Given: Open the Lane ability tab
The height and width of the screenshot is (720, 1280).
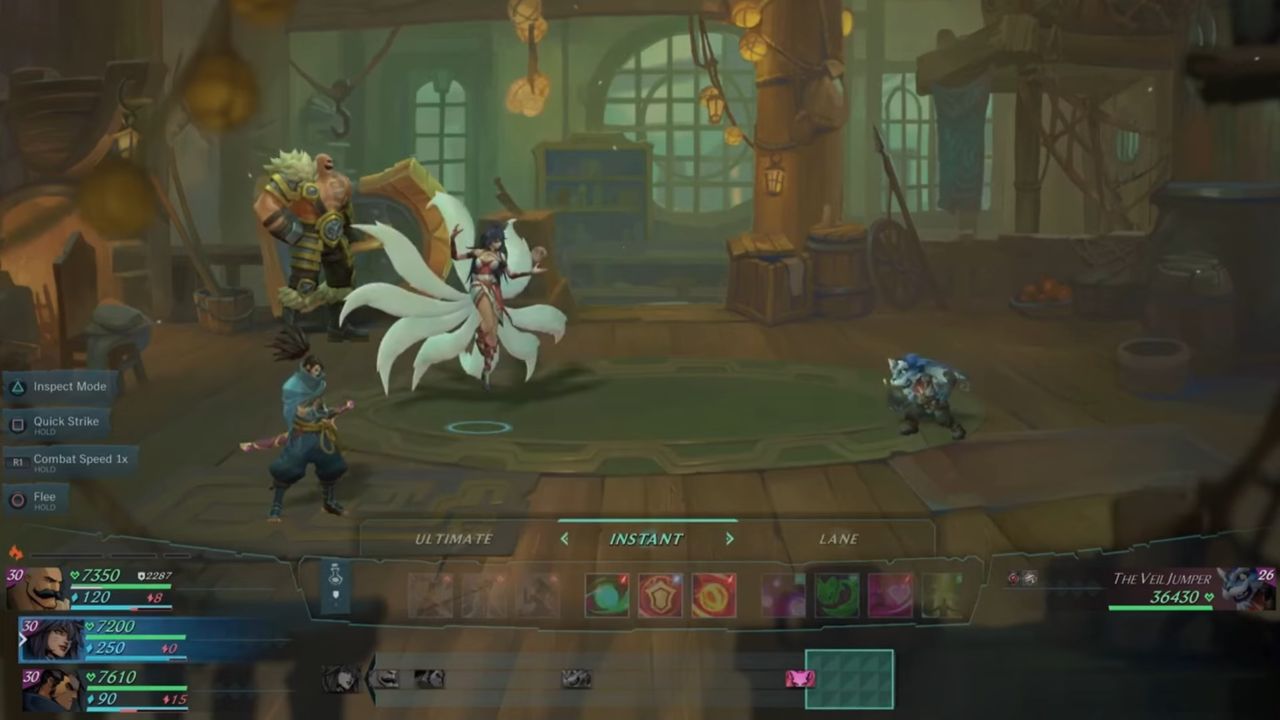Looking at the screenshot, I should (x=838, y=539).
